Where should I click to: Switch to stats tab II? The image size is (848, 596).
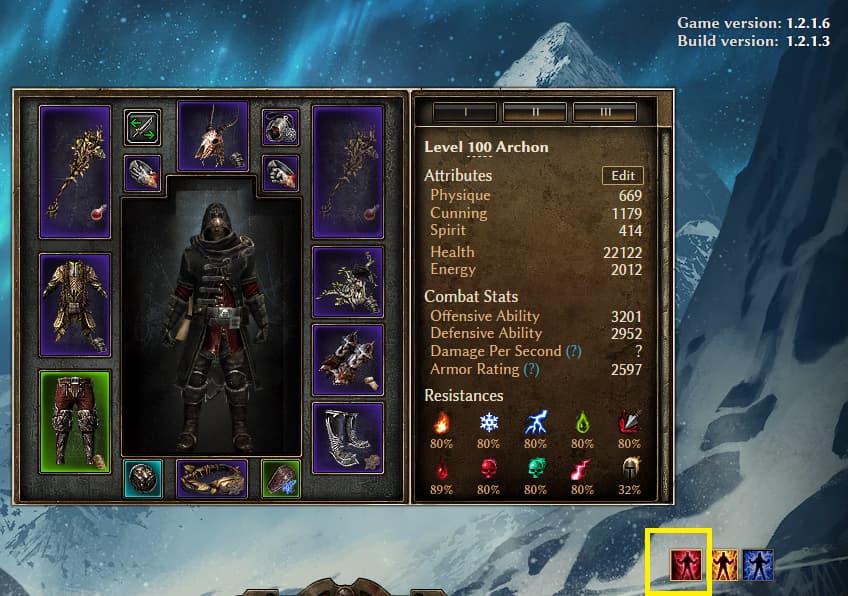tap(535, 111)
